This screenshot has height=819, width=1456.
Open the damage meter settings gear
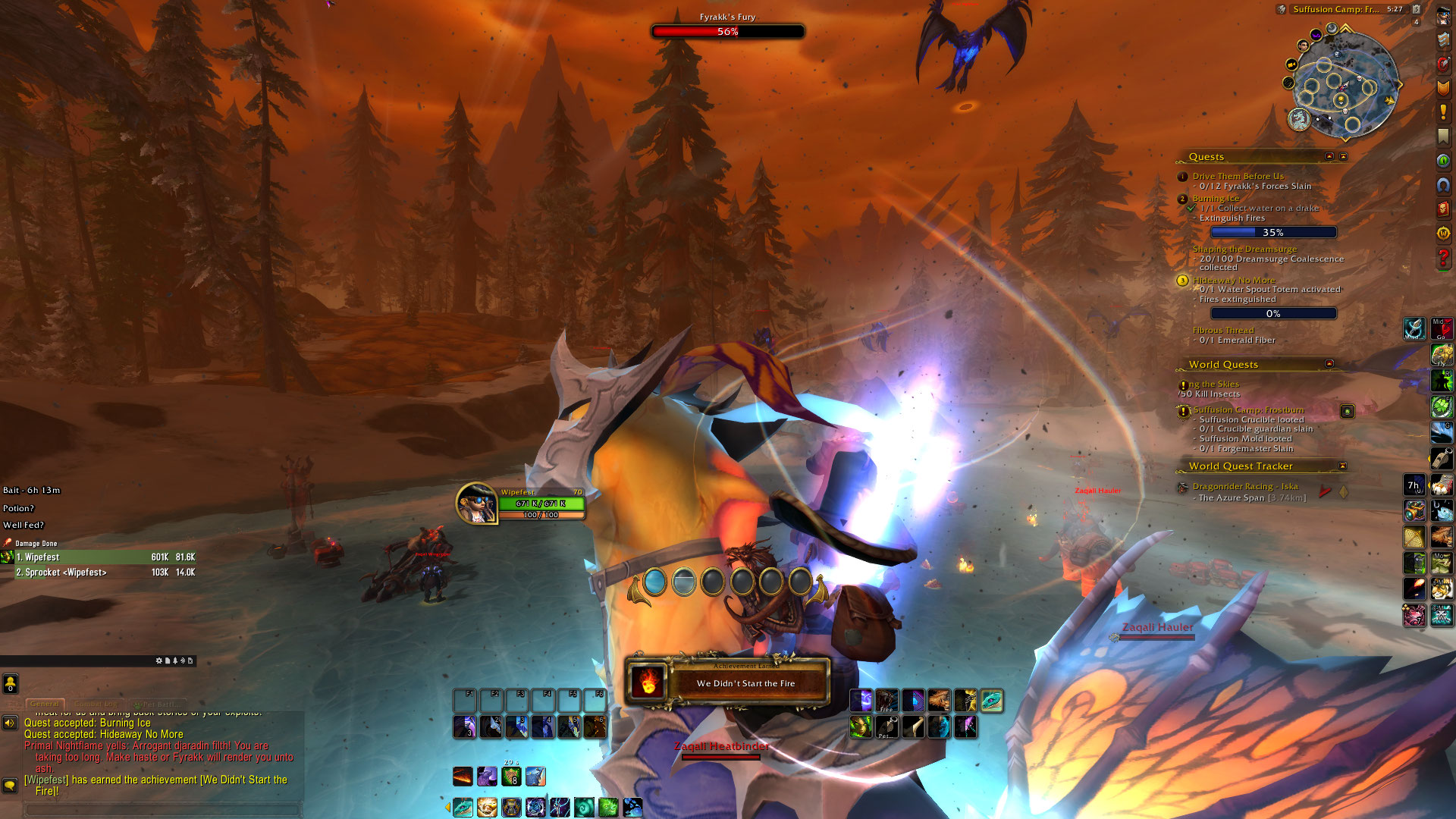[x=159, y=661]
